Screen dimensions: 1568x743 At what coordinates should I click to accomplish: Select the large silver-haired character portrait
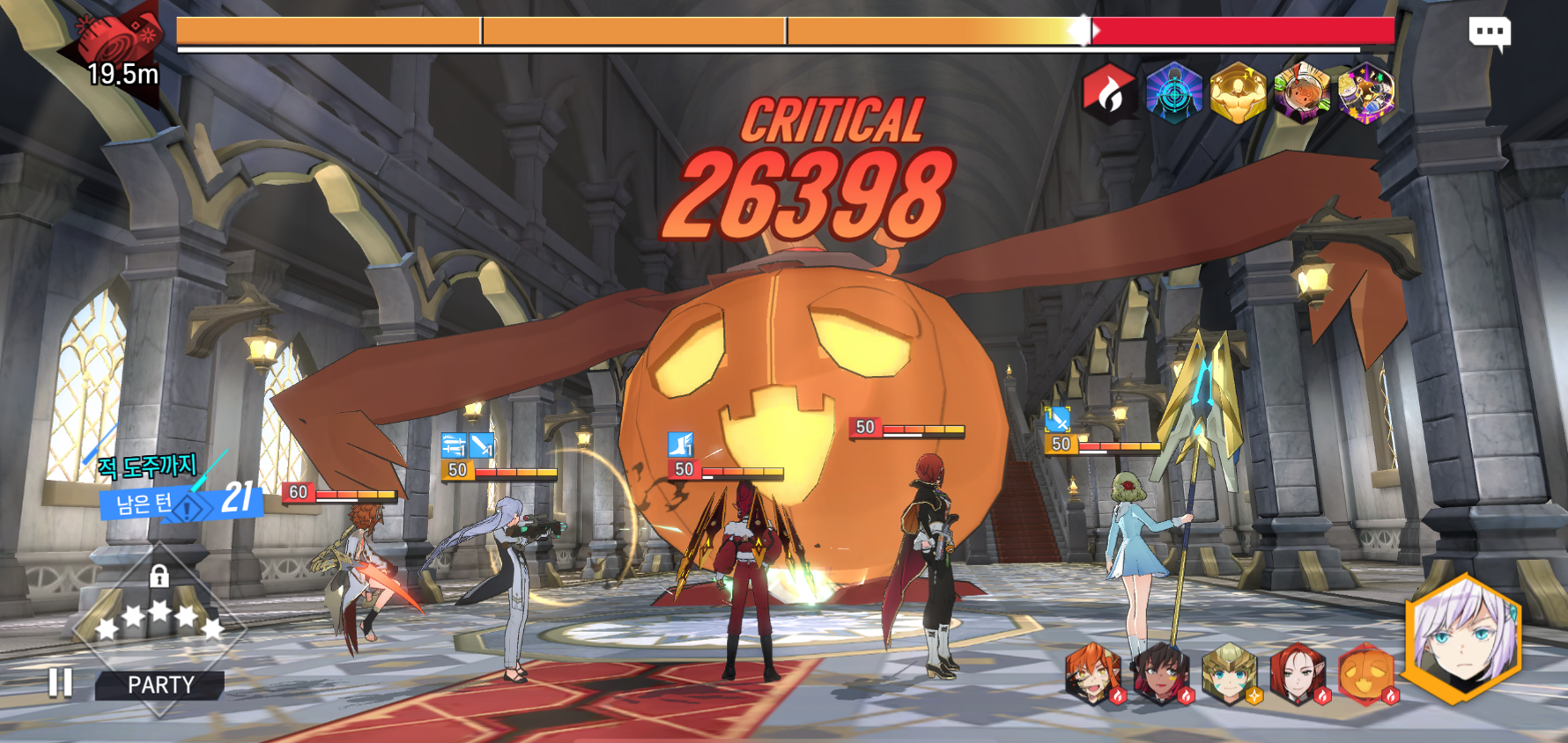pos(1463,638)
